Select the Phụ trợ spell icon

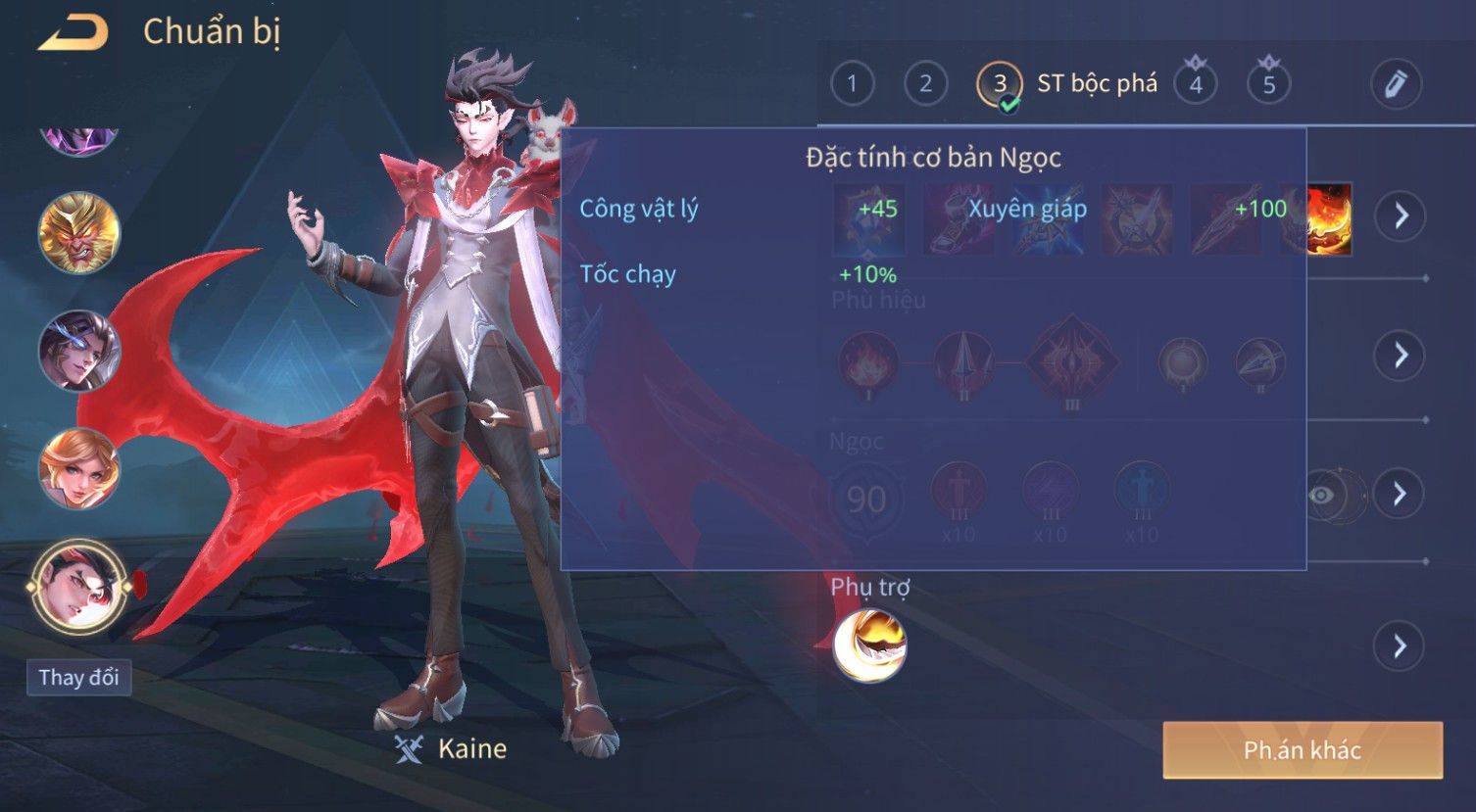pos(869,645)
